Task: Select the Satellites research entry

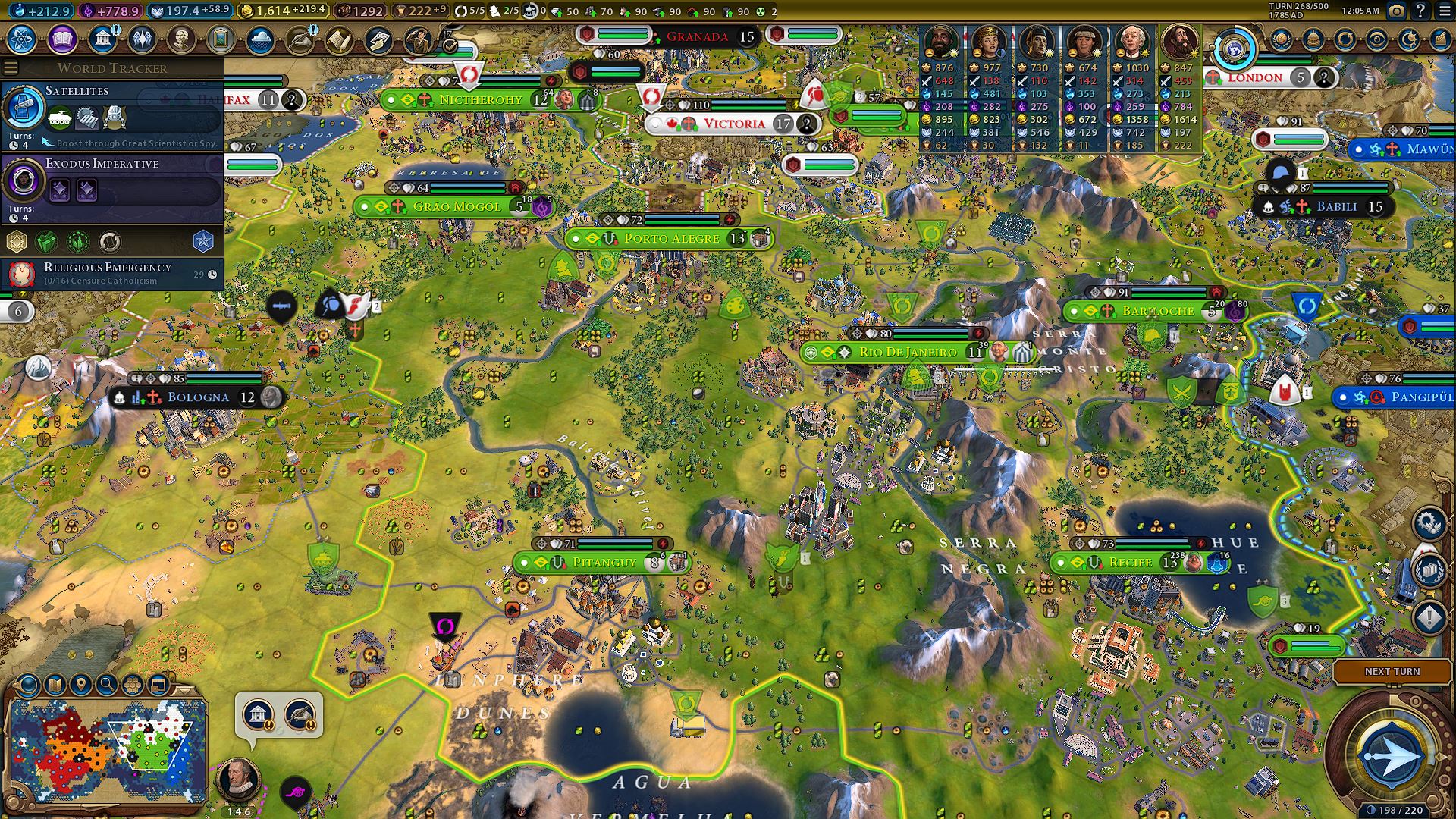Action: tap(112, 114)
